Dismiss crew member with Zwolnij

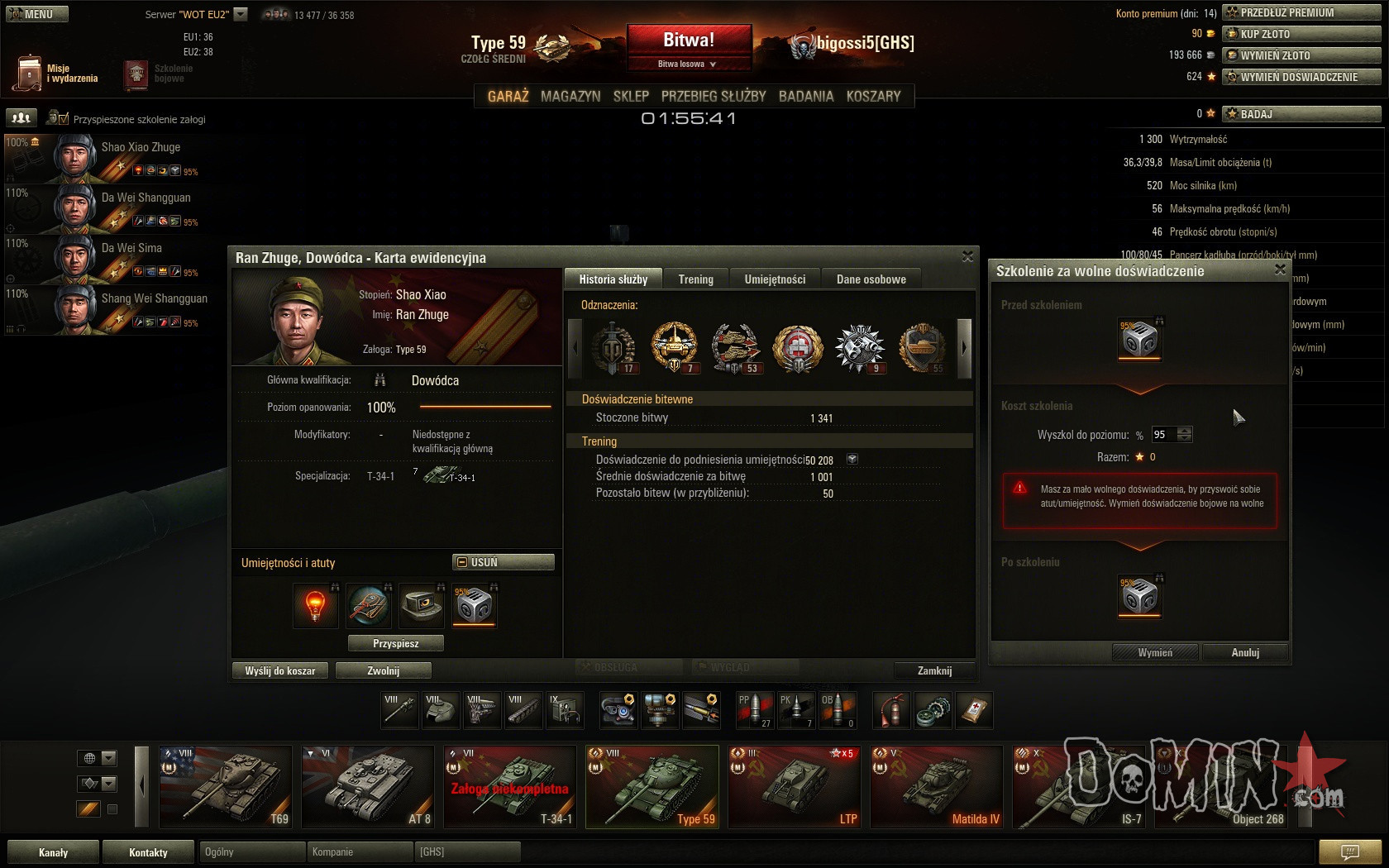click(x=384, y=670)
